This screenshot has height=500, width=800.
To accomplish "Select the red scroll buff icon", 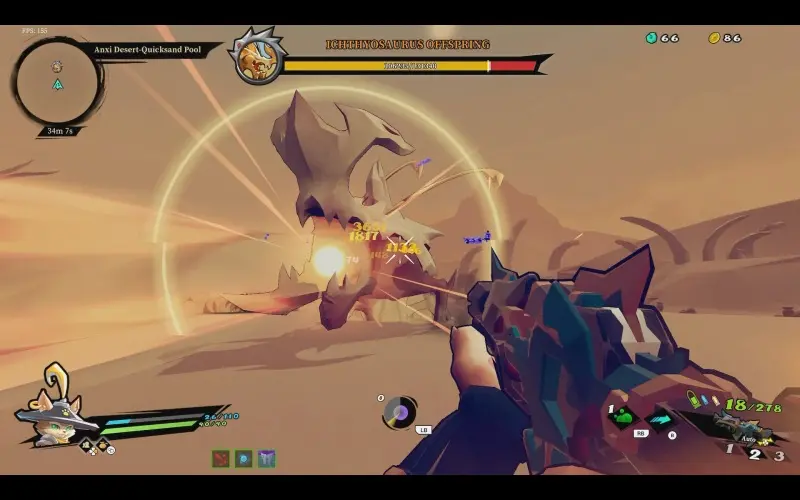I will click(220, 458).
